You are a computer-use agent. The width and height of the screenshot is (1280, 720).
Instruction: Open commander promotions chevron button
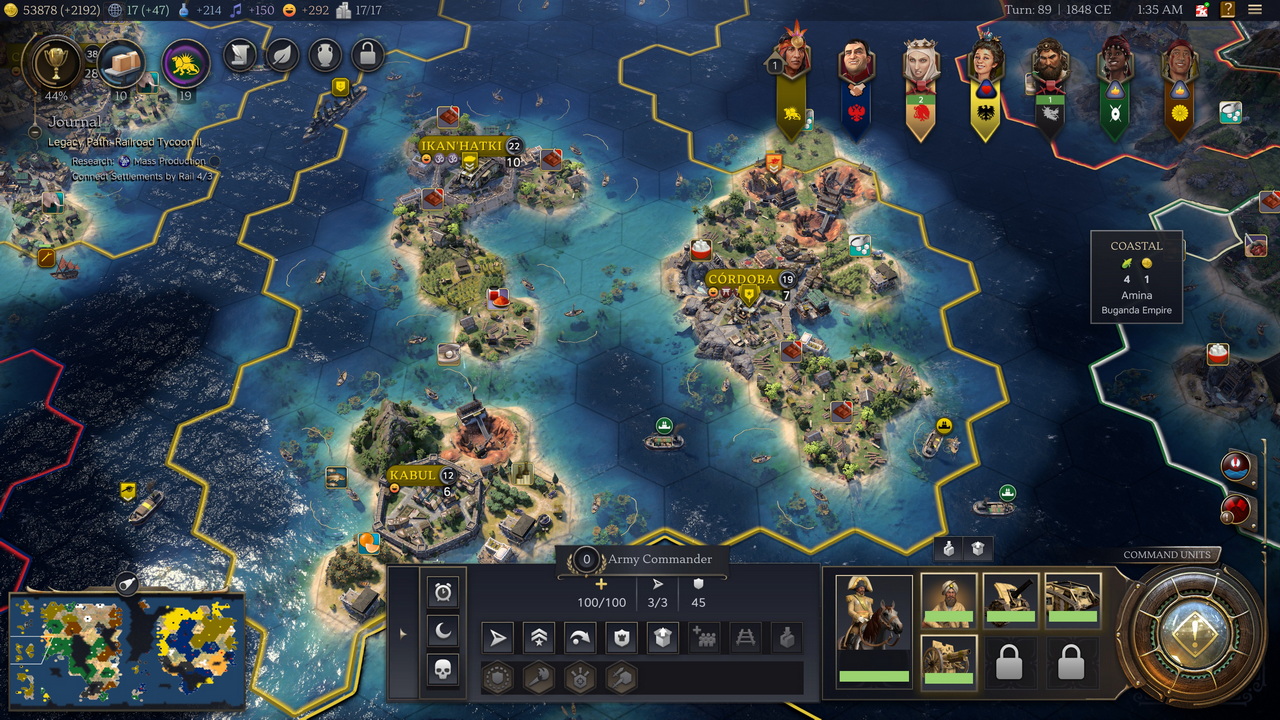click(x=540, y=638)
